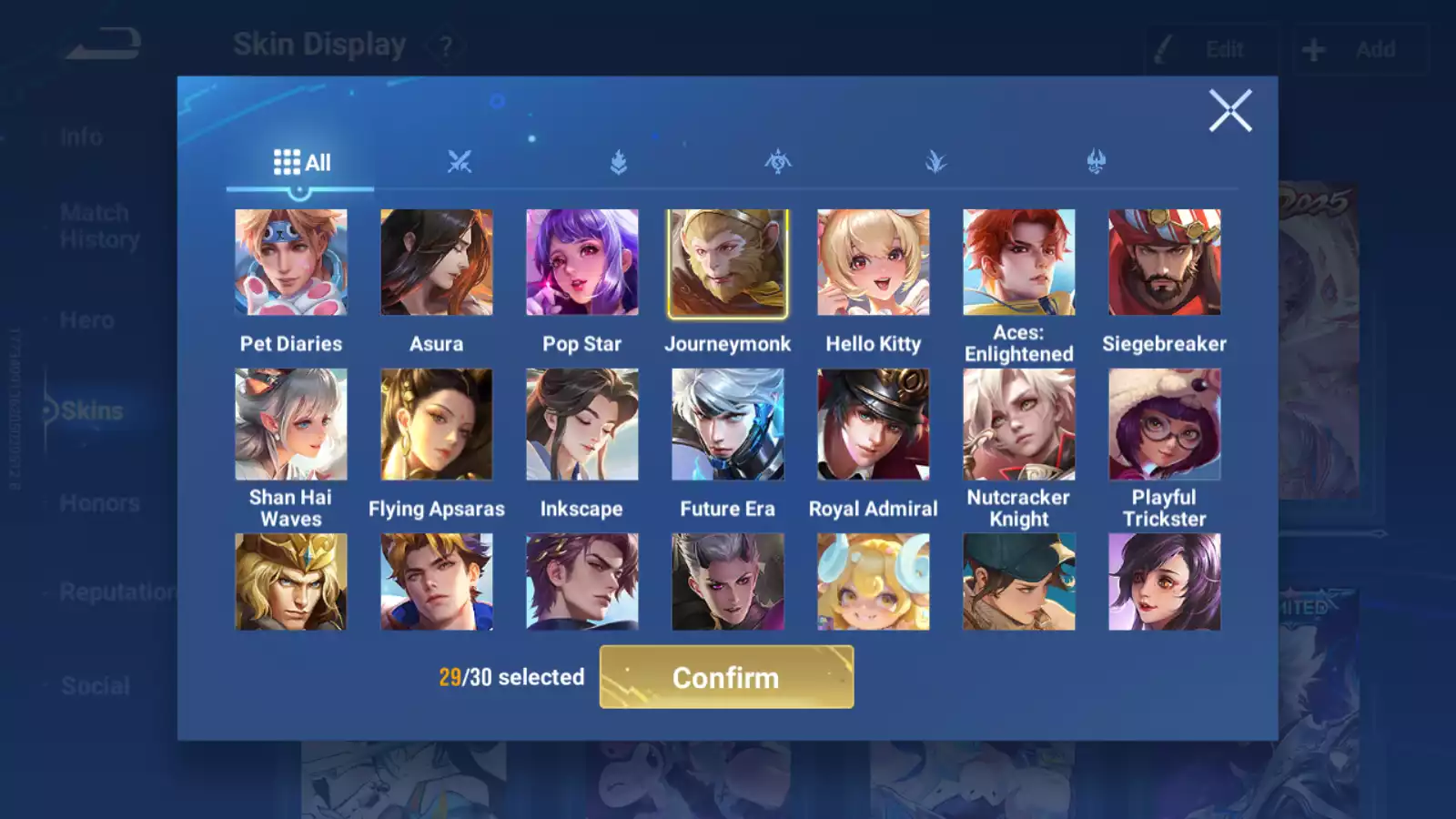The height and width of the screenshot is (819, 1456).
Task: Select the Hello Kitty skin
Action: 874,263
